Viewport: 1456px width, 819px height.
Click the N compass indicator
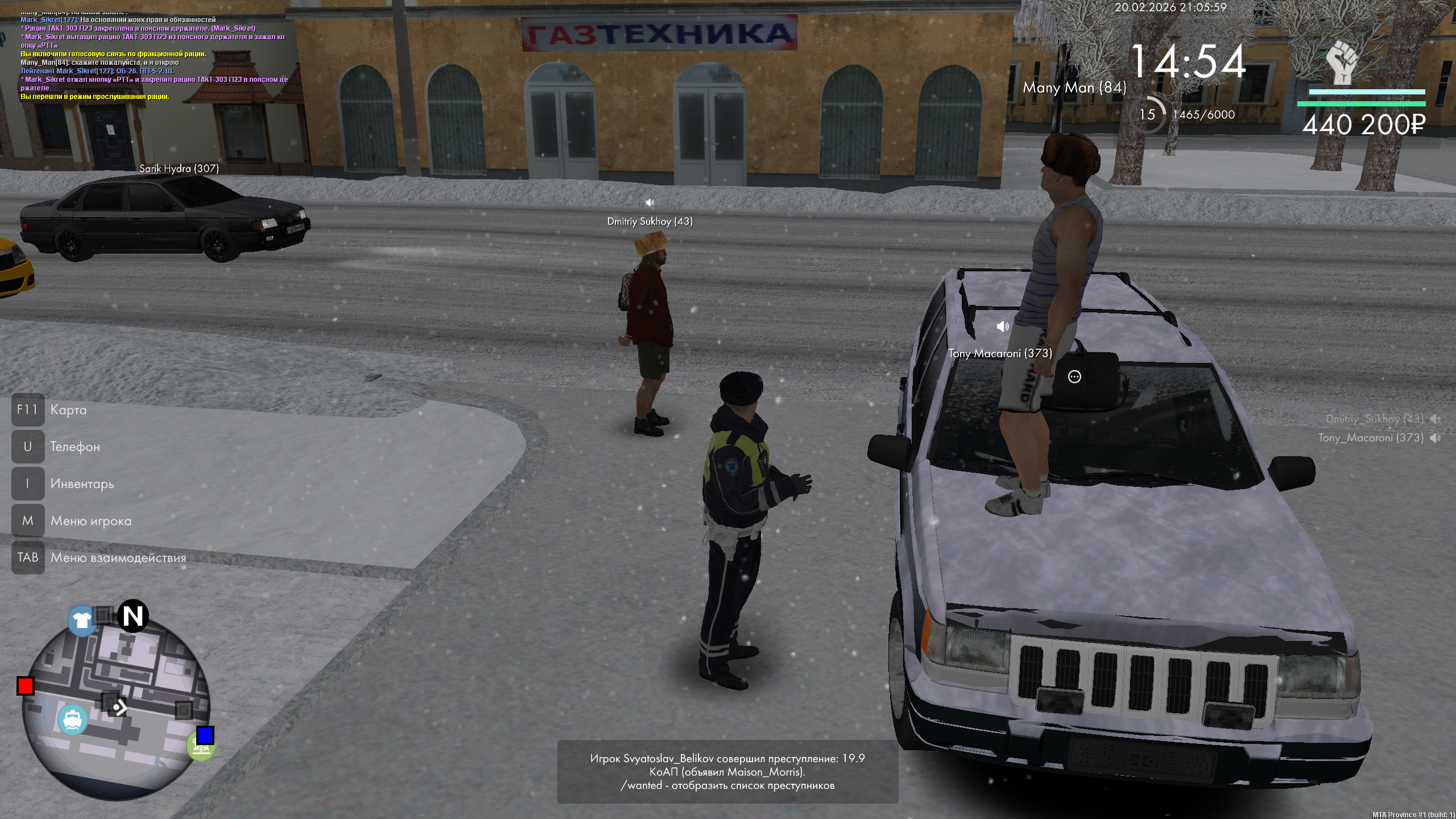[x=133, y=616]
